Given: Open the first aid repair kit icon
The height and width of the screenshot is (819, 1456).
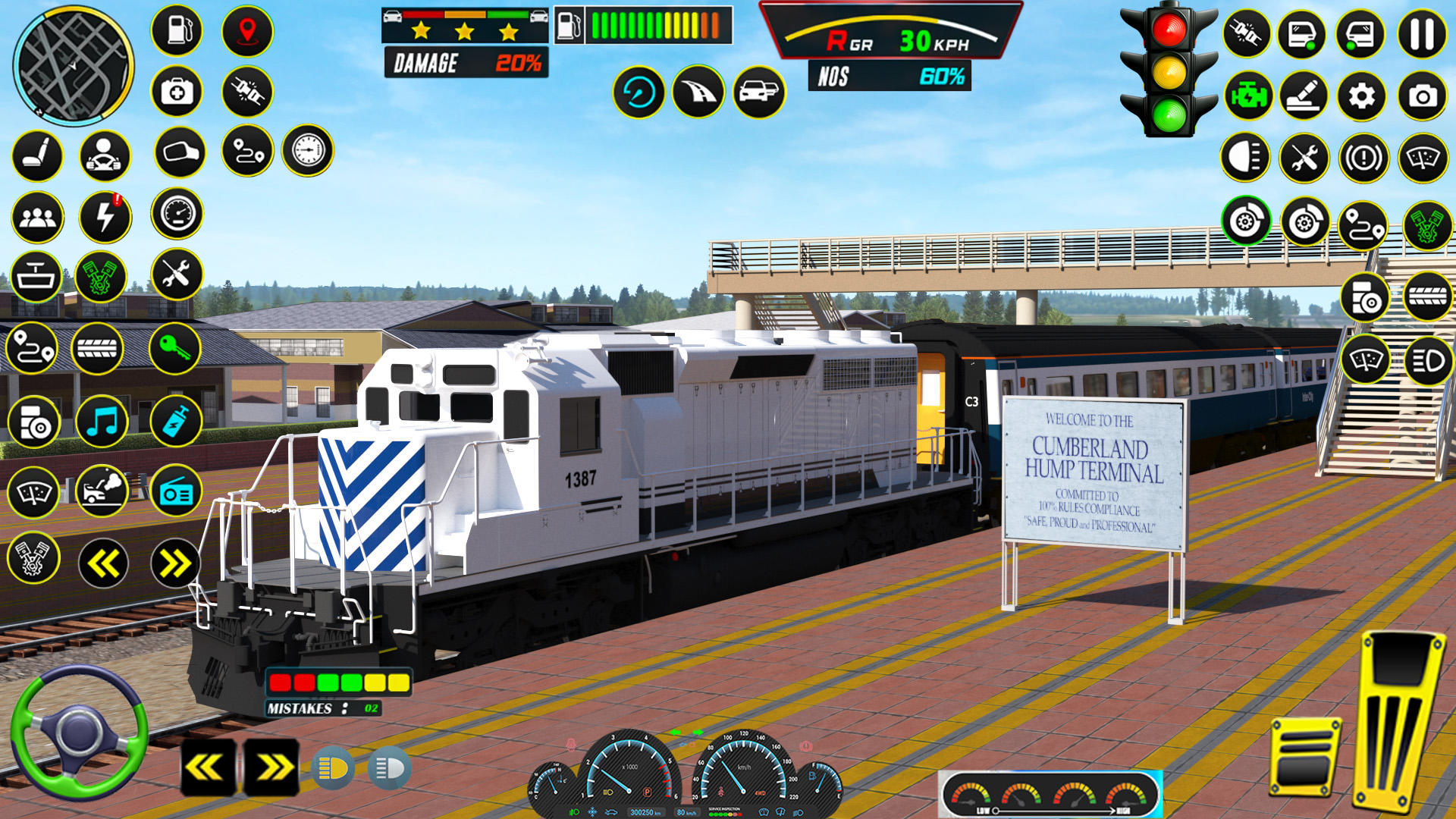Looking at the screenshot, I should coord(176,92).
